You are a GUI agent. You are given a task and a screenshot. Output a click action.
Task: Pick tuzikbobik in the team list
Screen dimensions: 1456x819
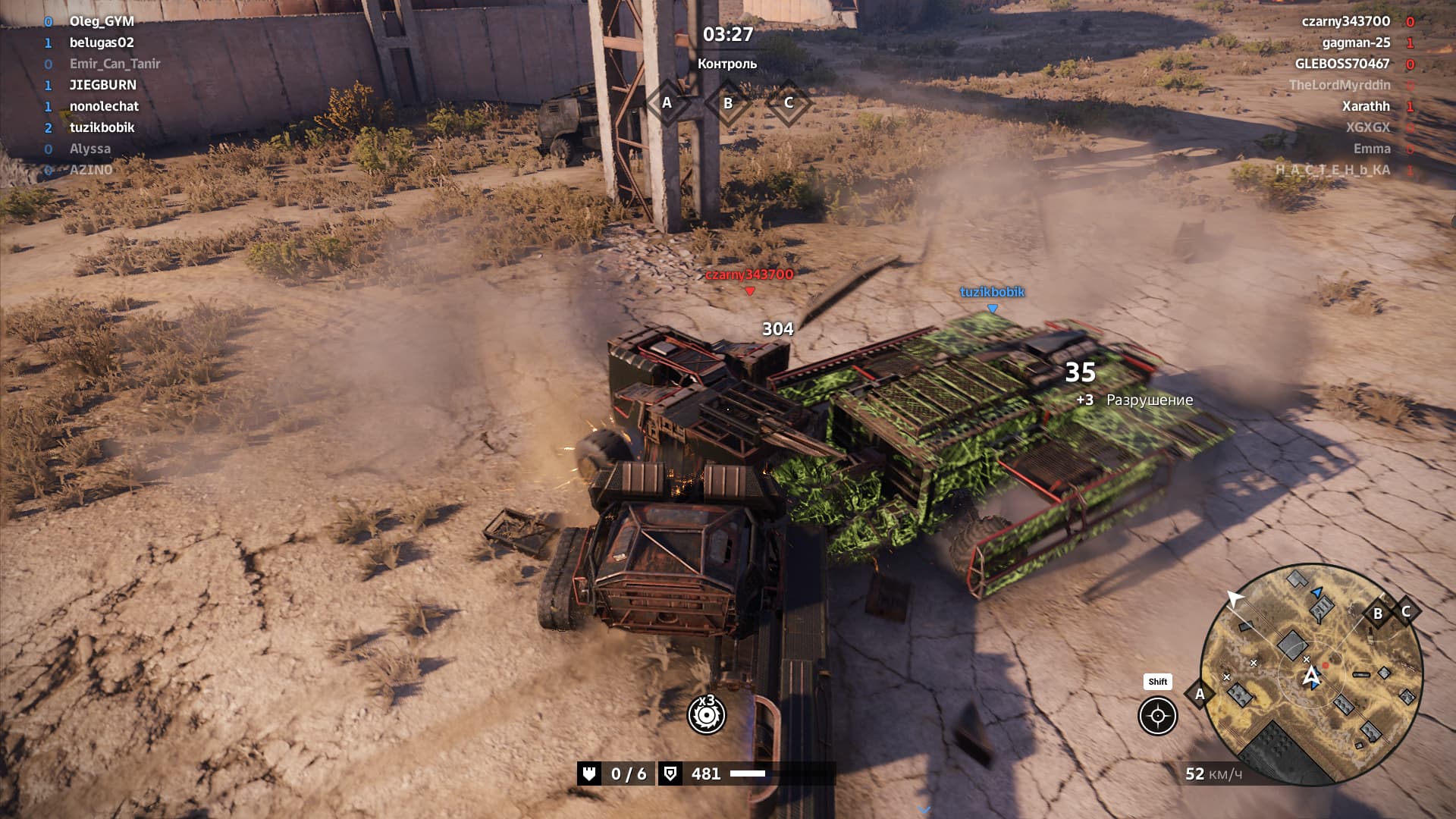point(102,127)
